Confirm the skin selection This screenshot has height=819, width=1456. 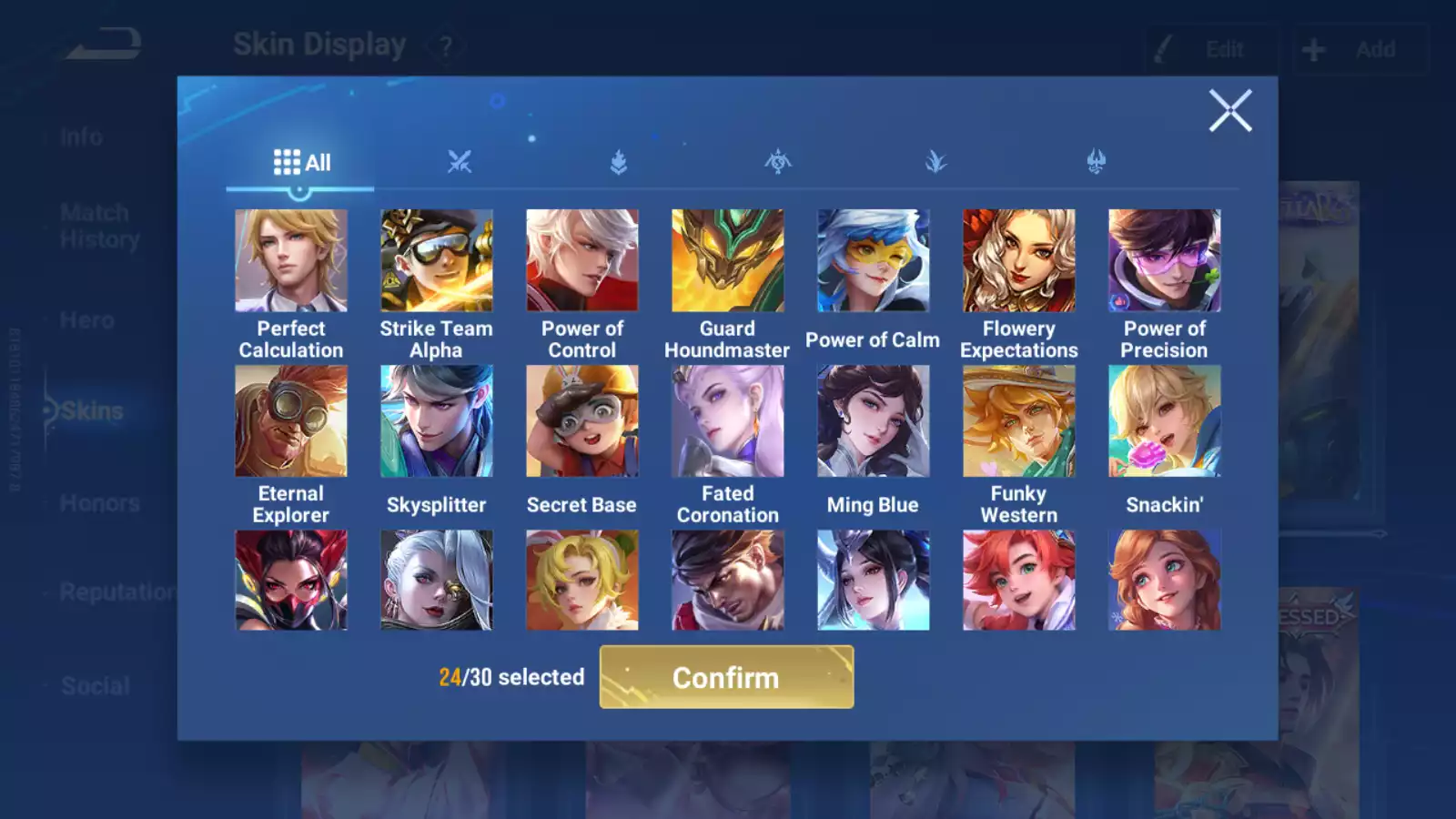tap(726, 677)
